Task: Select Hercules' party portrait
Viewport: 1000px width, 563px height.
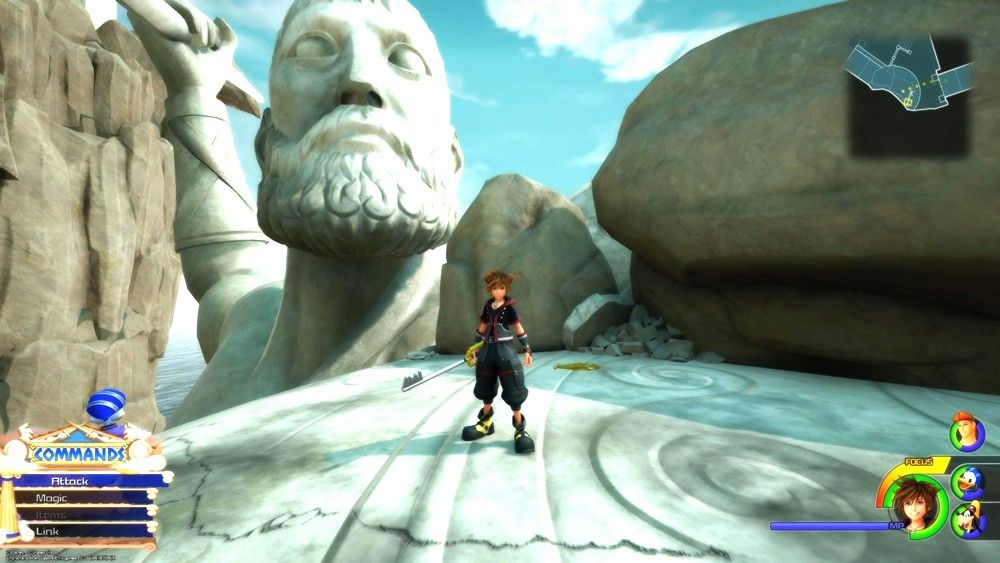Action: [x=968, y=433]
